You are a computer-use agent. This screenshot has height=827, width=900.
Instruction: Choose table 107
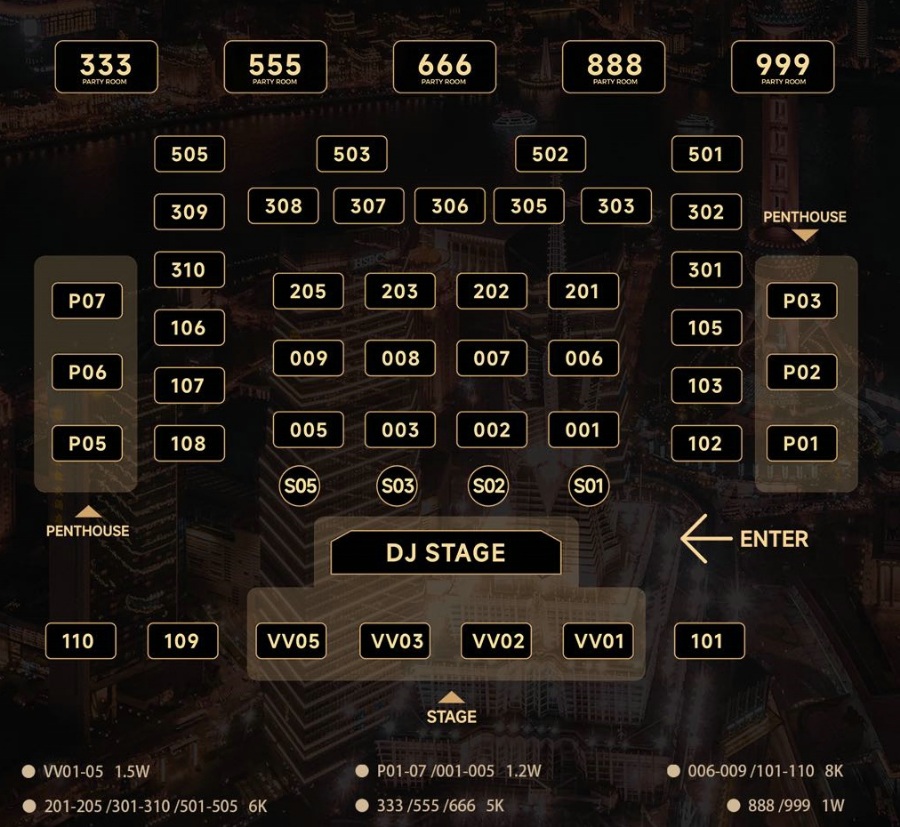pos(189,385)
